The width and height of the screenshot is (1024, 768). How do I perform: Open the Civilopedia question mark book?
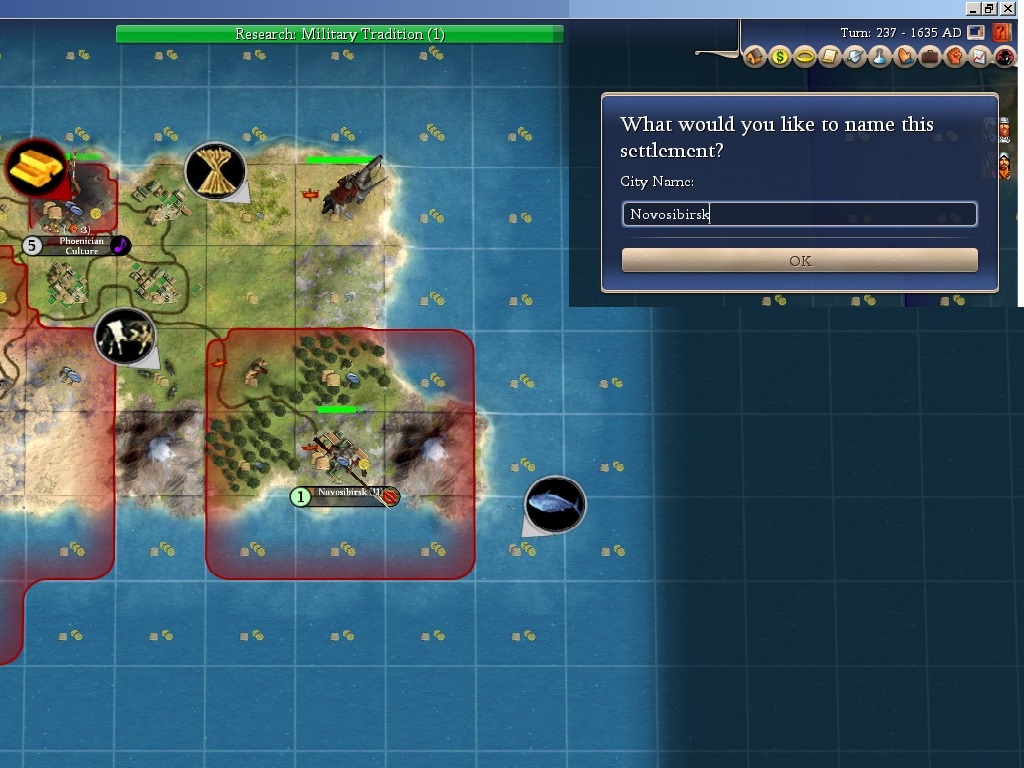(x=1002, y=33)
